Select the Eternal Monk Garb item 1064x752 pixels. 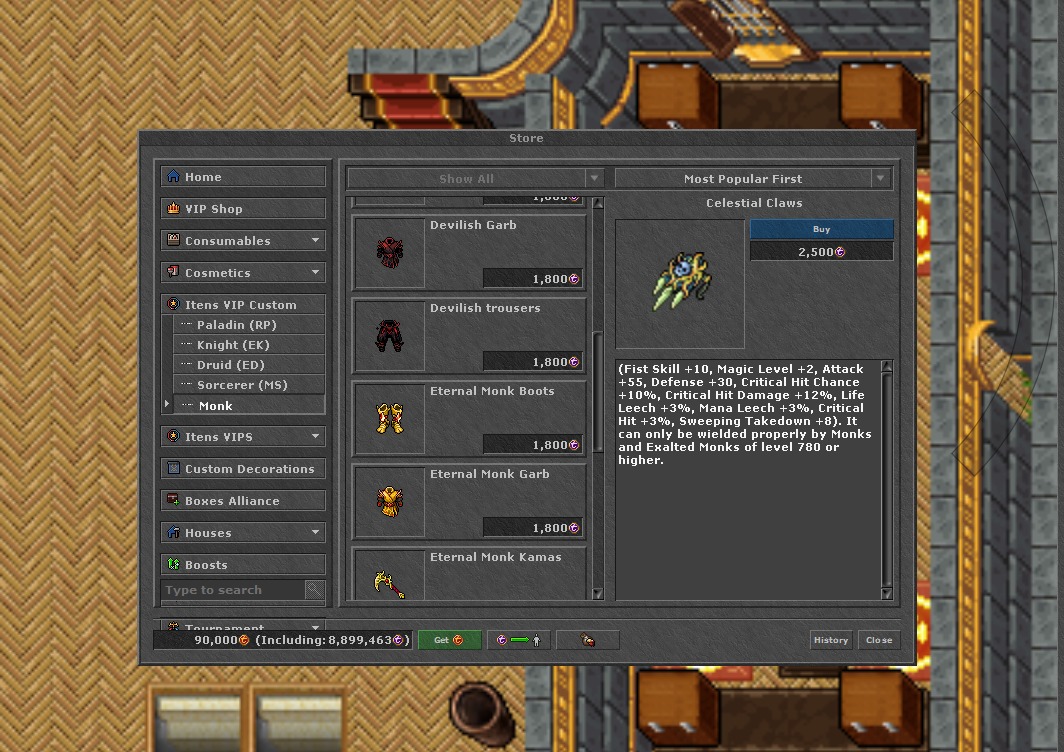(469, 500)
